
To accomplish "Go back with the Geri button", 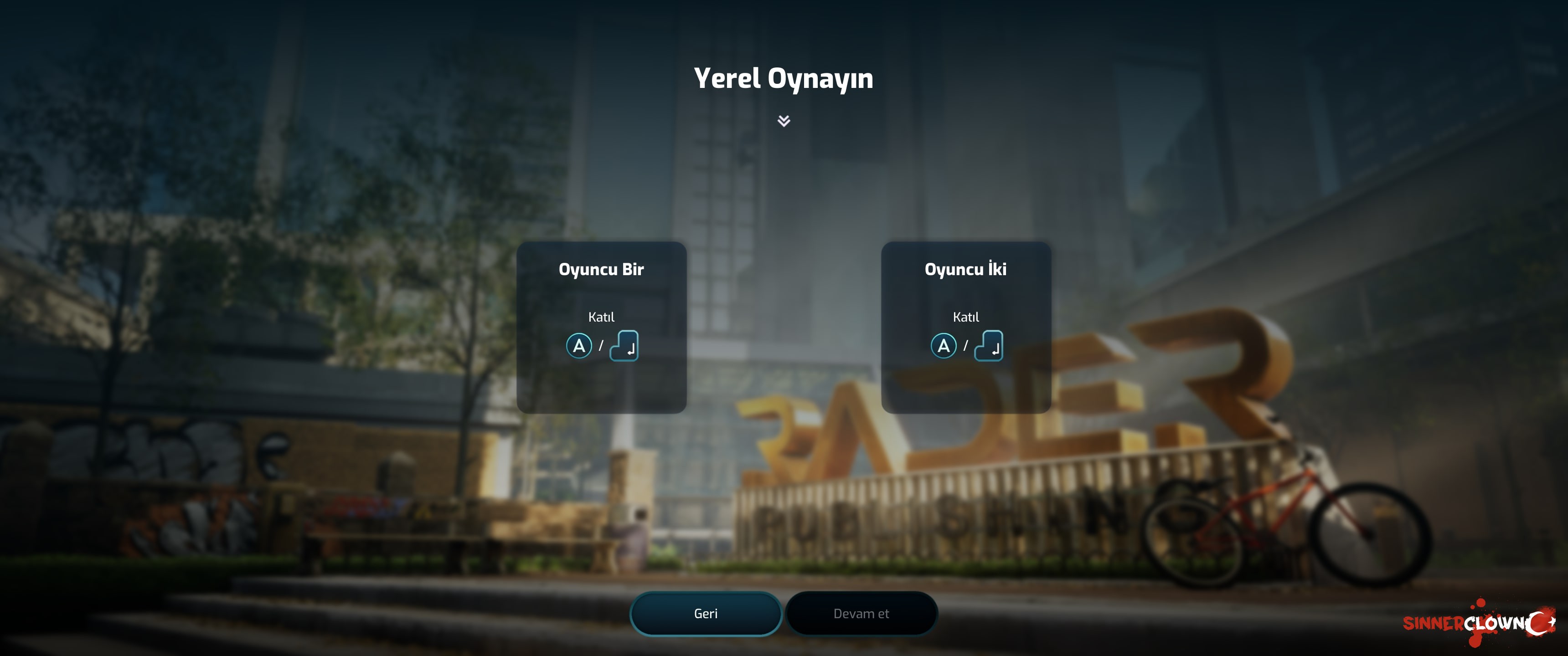I will (x=706, y=613).
